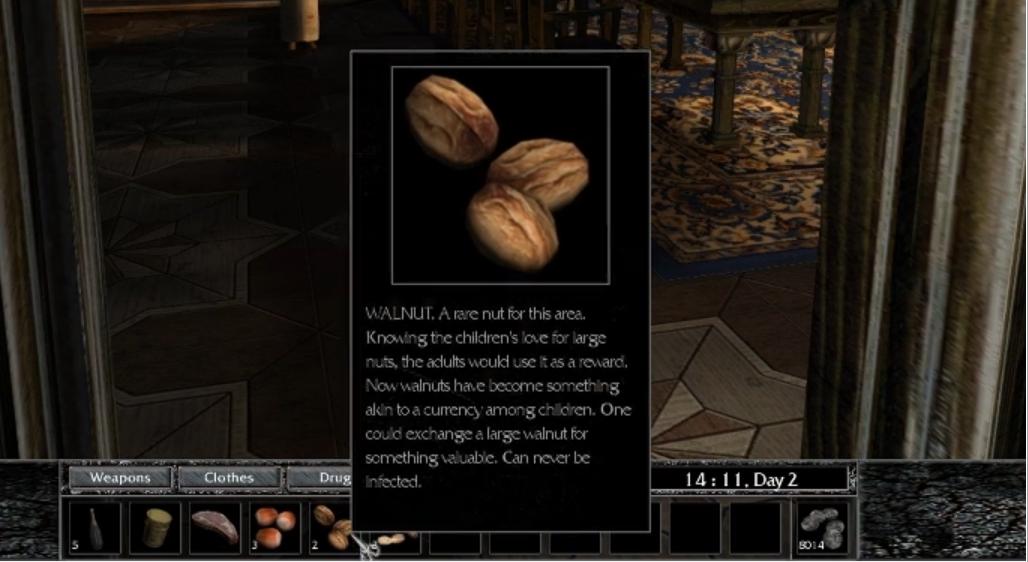Open the Weapons inventory tab
This screenshot has height=562, width=1028.
[x=120, y=477]
